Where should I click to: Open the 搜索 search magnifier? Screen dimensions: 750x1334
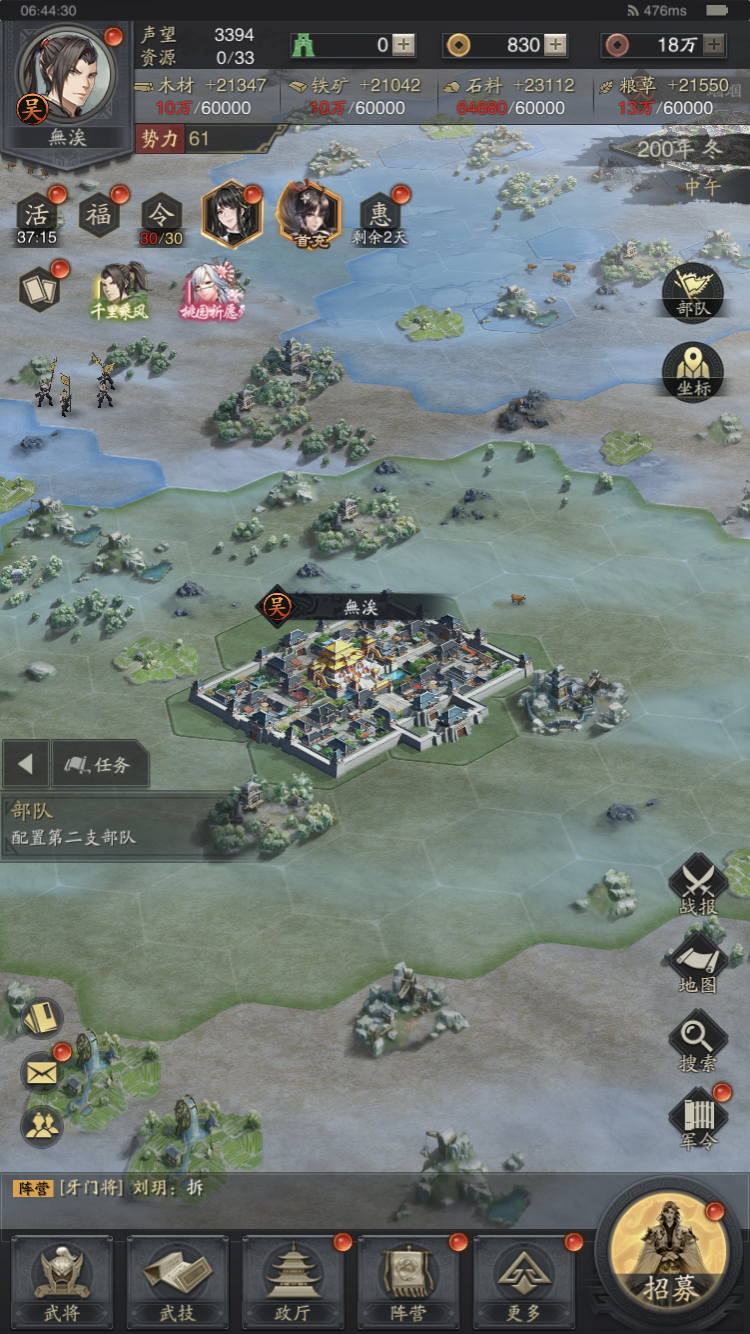tap(697, 1042)
